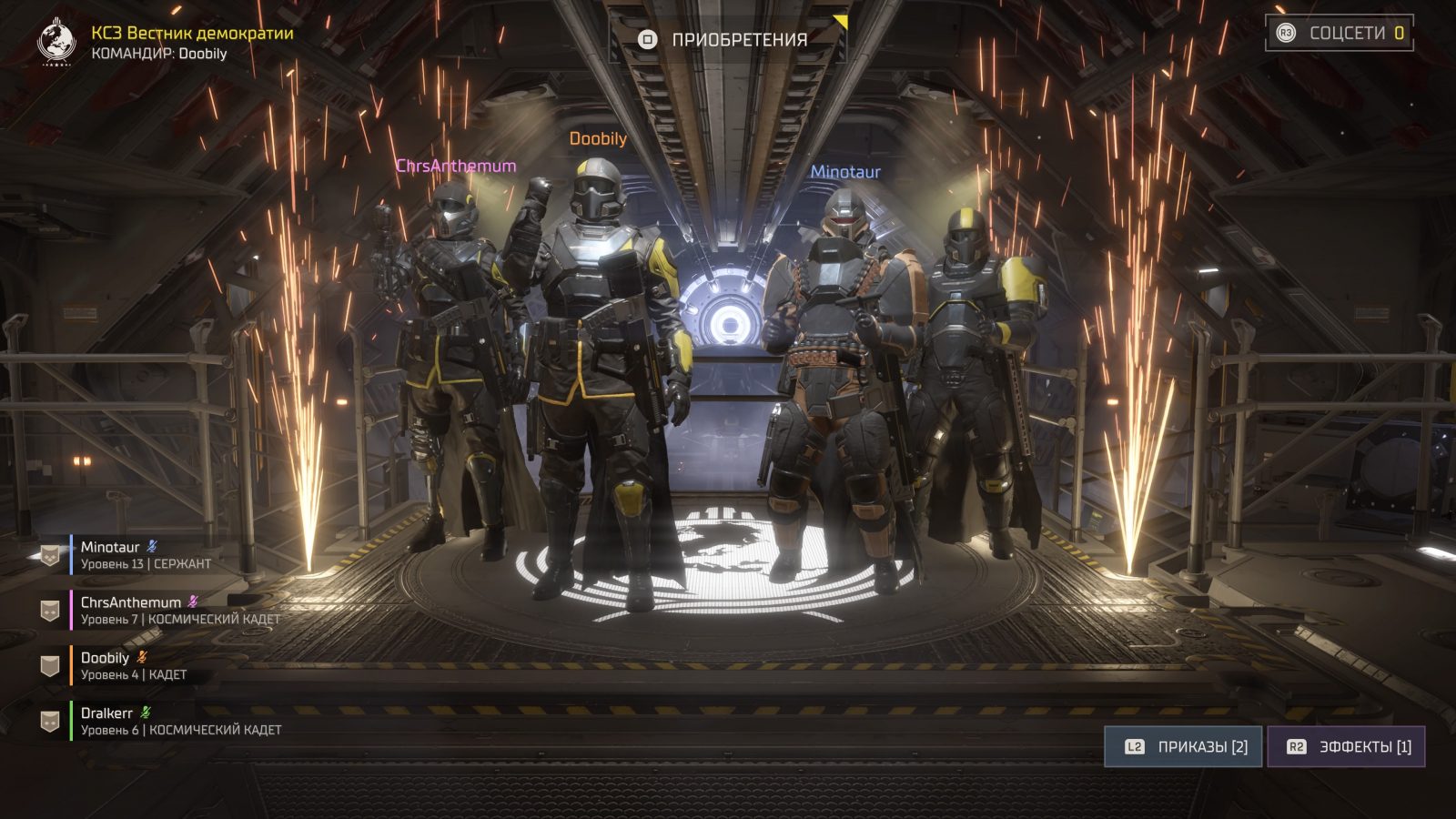Open the ЭФФЕКТЫ effects panel
Viewport: 1456px width, 819px height.
click(x=1346, y=746)
